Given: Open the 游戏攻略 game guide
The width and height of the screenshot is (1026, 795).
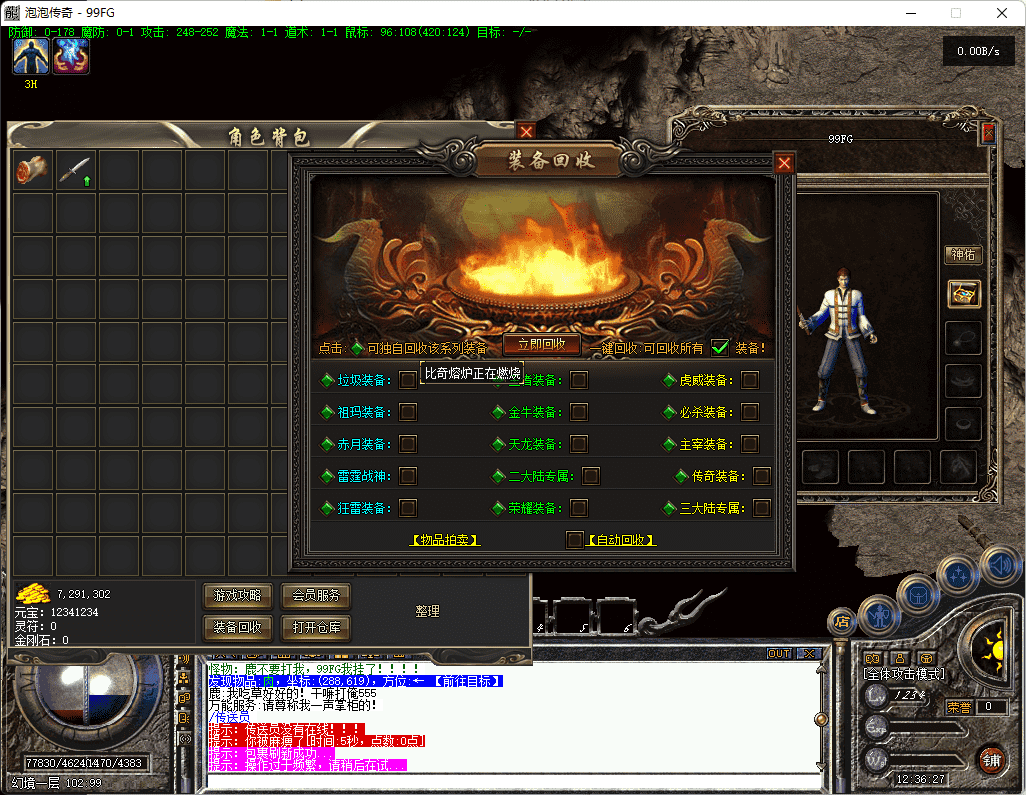Looking at the screenshot, I should 238,596.
